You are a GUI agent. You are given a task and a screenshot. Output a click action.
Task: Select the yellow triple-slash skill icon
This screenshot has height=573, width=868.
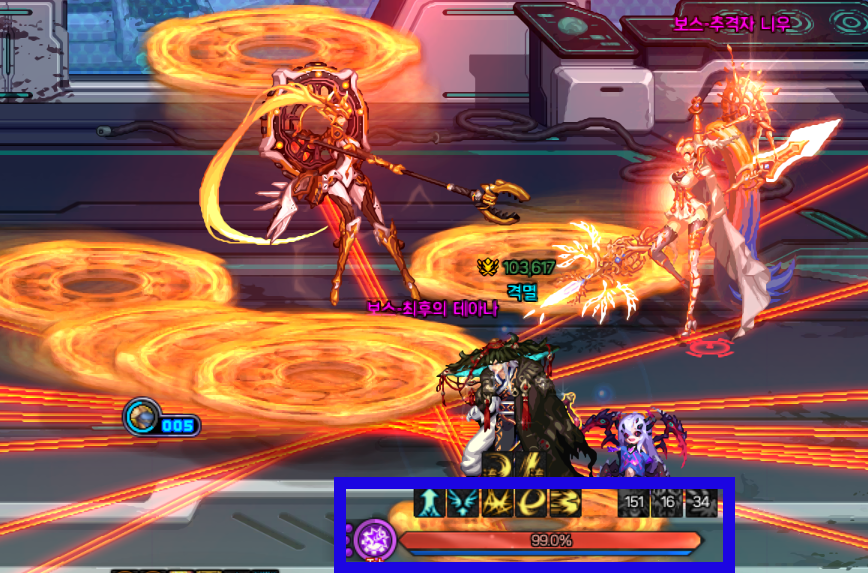pyautogui.click(x=564, y=502)
